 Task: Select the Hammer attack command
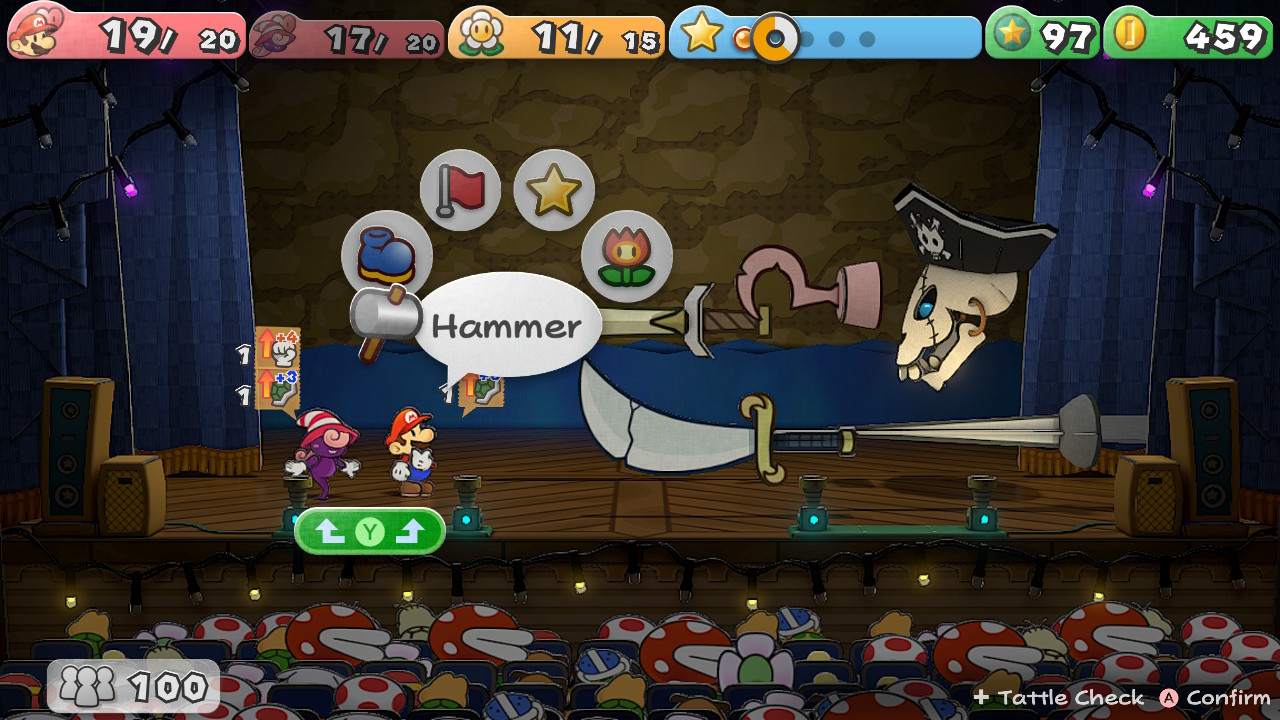point(381,318)
